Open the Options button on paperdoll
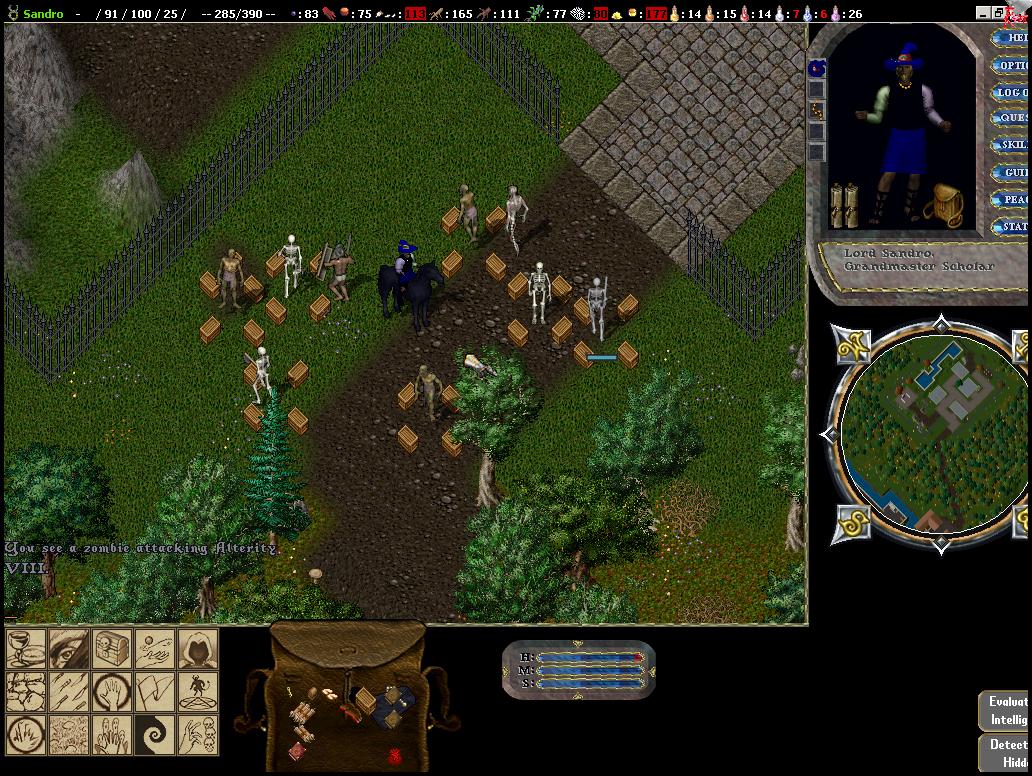Screen dimensions: 1032x776 click(x=1012, y=66)
